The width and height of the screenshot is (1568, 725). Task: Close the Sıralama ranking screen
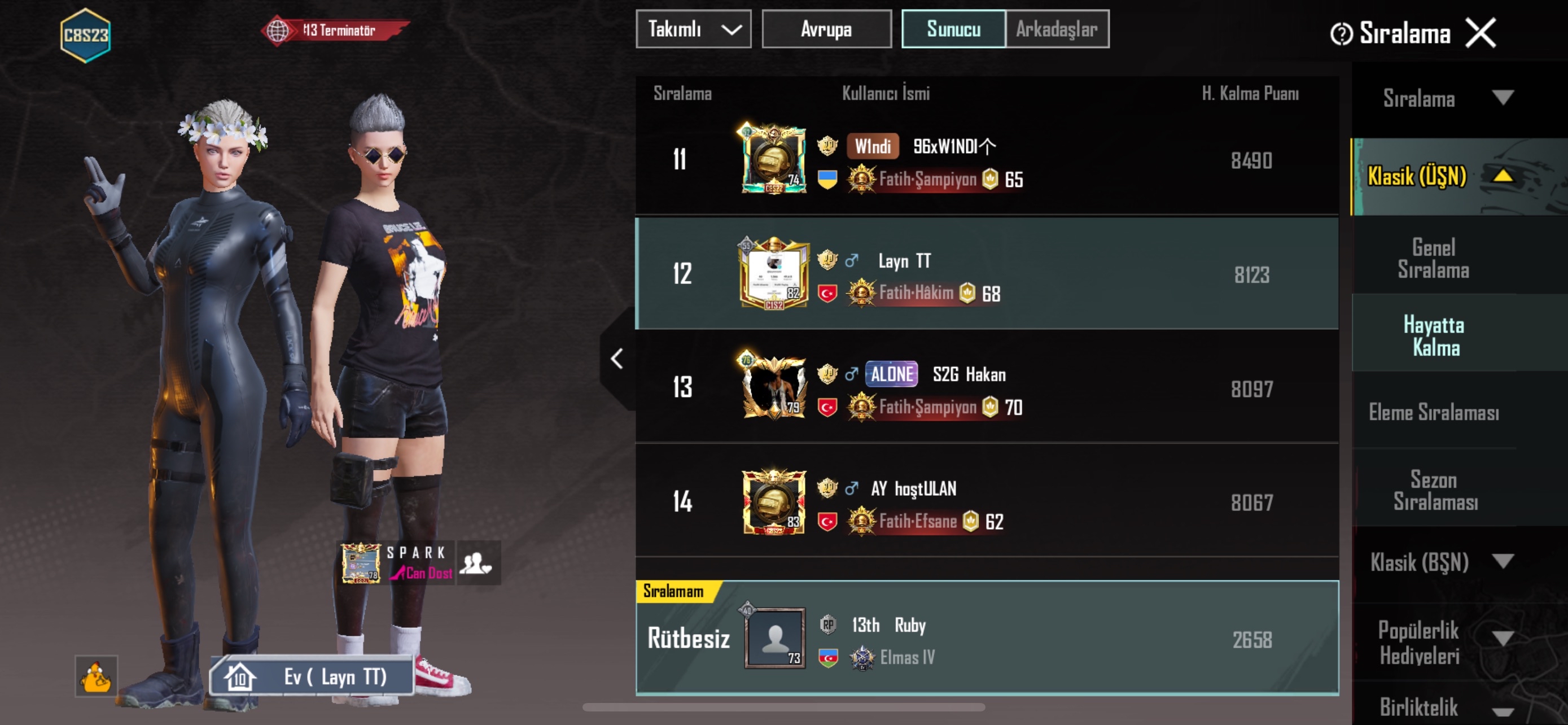coord(1480,33)
